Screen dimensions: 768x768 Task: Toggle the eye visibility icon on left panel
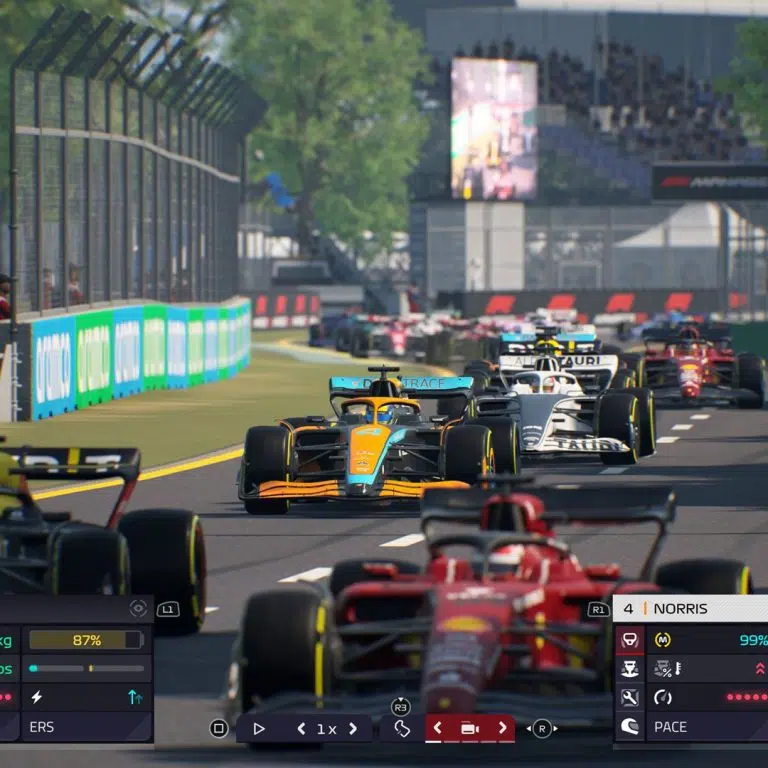click(x=138, y=608)
